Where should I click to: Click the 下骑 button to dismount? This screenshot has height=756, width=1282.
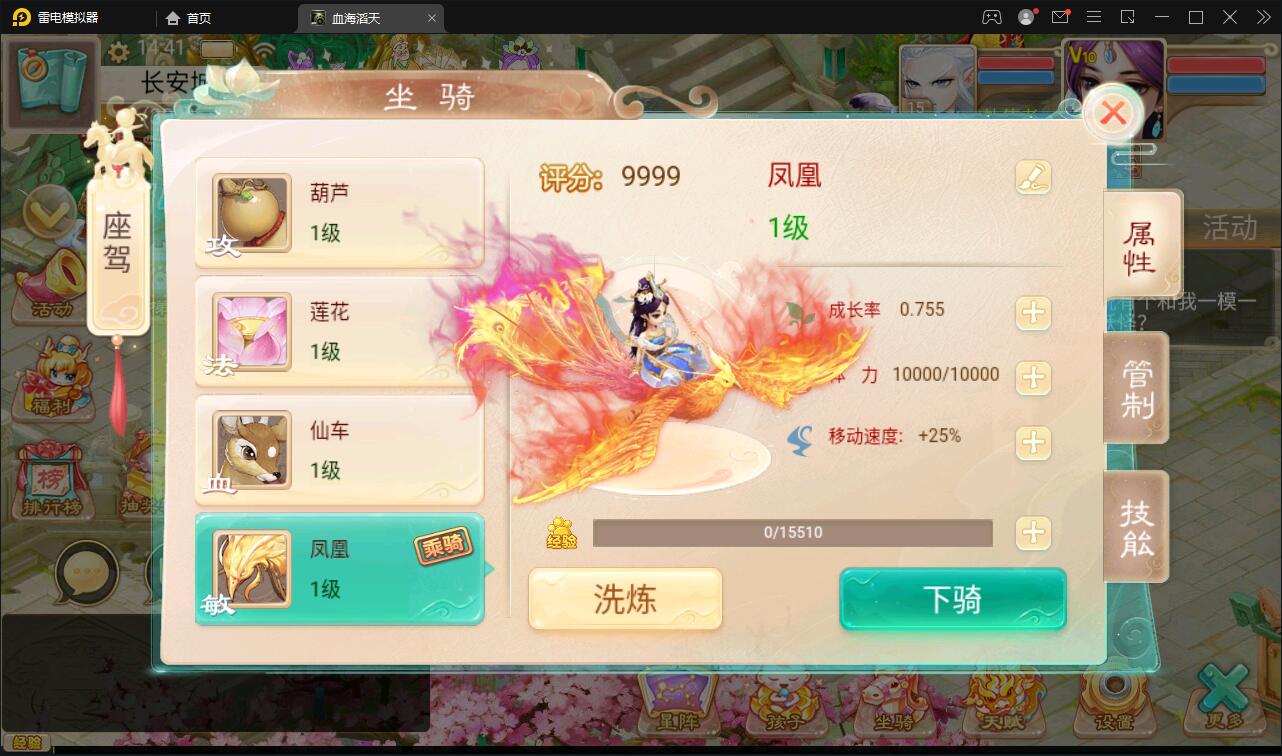[951, 598]
